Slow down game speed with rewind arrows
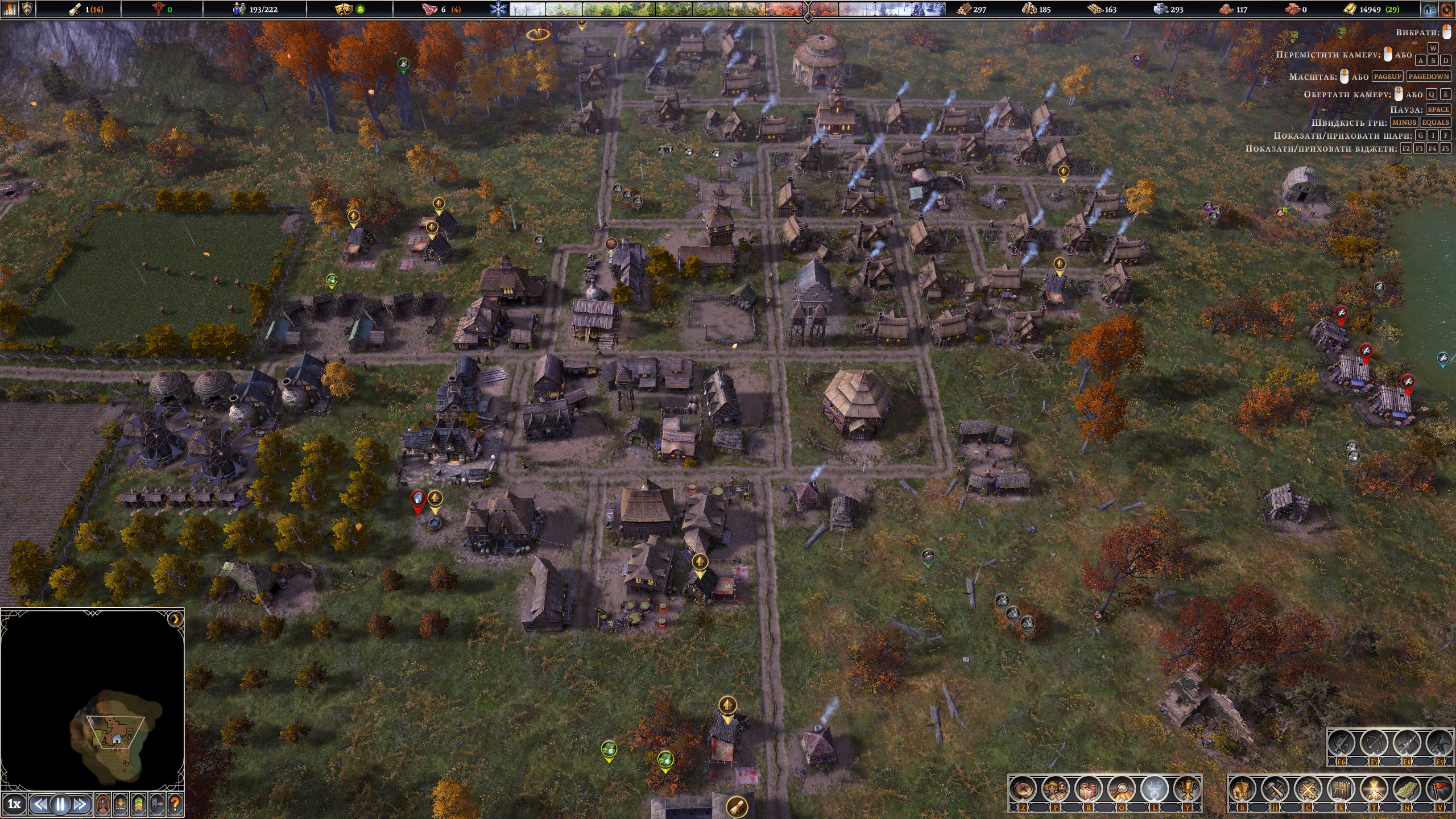The width and height of the screenshot is (1456, 819). (x=40, y=804)
